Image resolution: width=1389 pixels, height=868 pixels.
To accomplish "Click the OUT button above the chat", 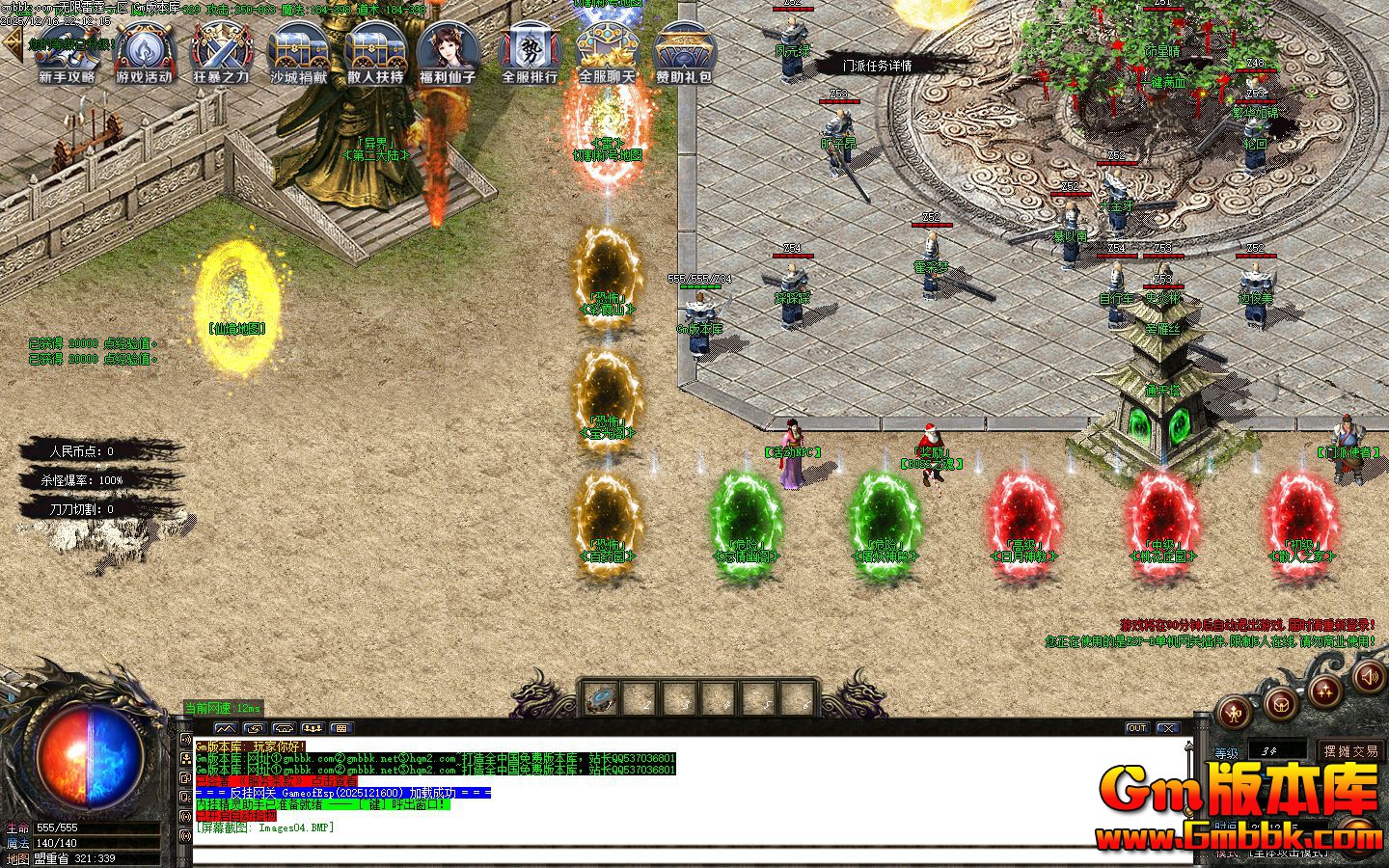I will (x=1137, y=728).
